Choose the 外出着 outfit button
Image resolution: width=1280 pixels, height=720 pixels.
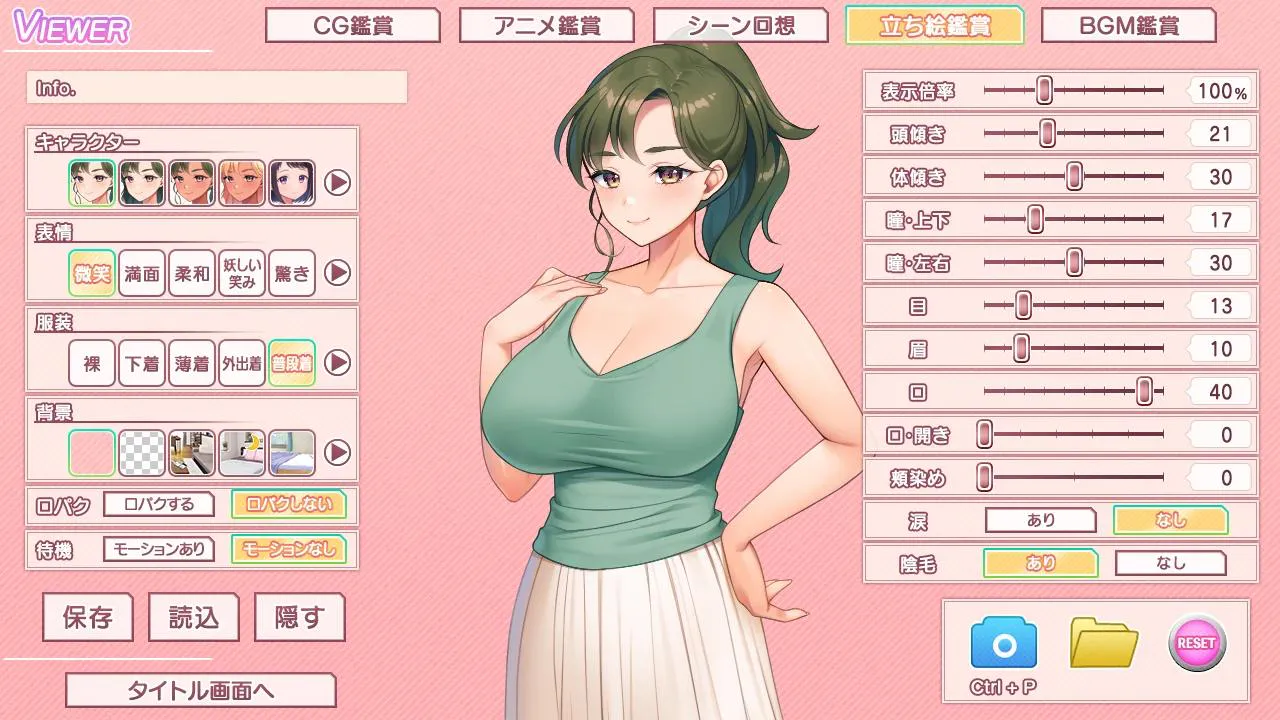tap(242, 363)
